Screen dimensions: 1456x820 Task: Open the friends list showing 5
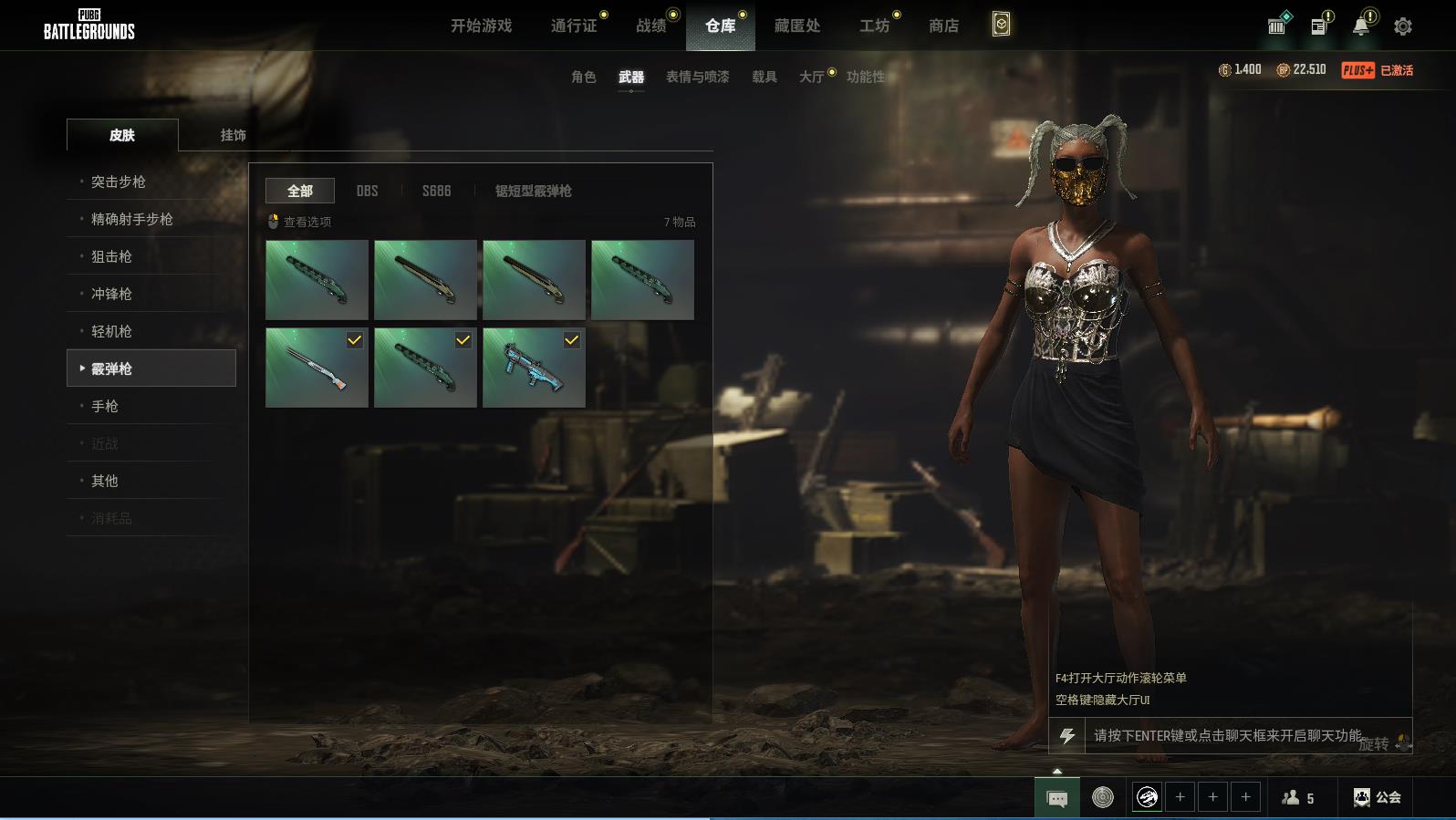(1297, 797)
